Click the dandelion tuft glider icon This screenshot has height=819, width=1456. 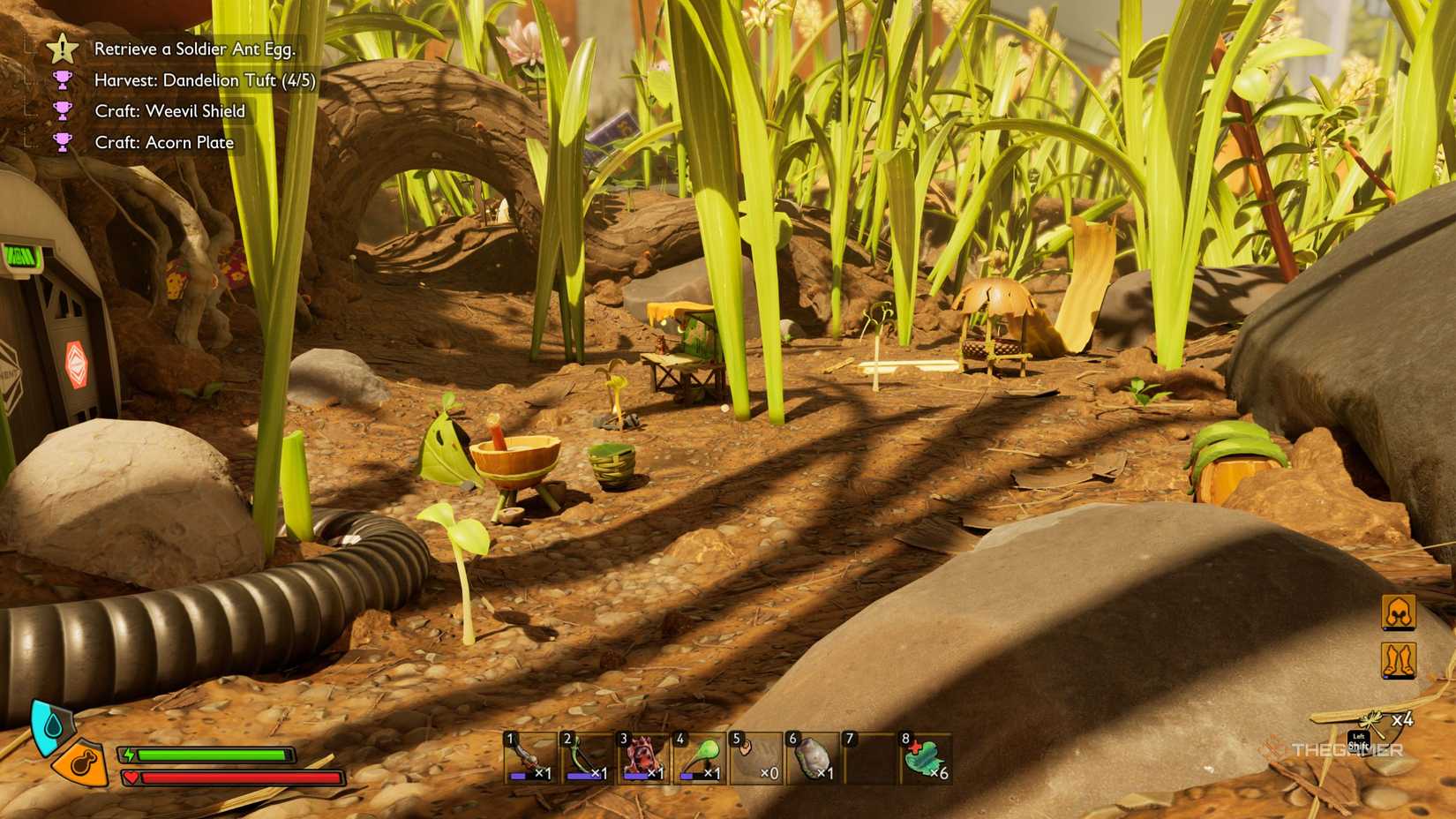(x=1375, y=724)
